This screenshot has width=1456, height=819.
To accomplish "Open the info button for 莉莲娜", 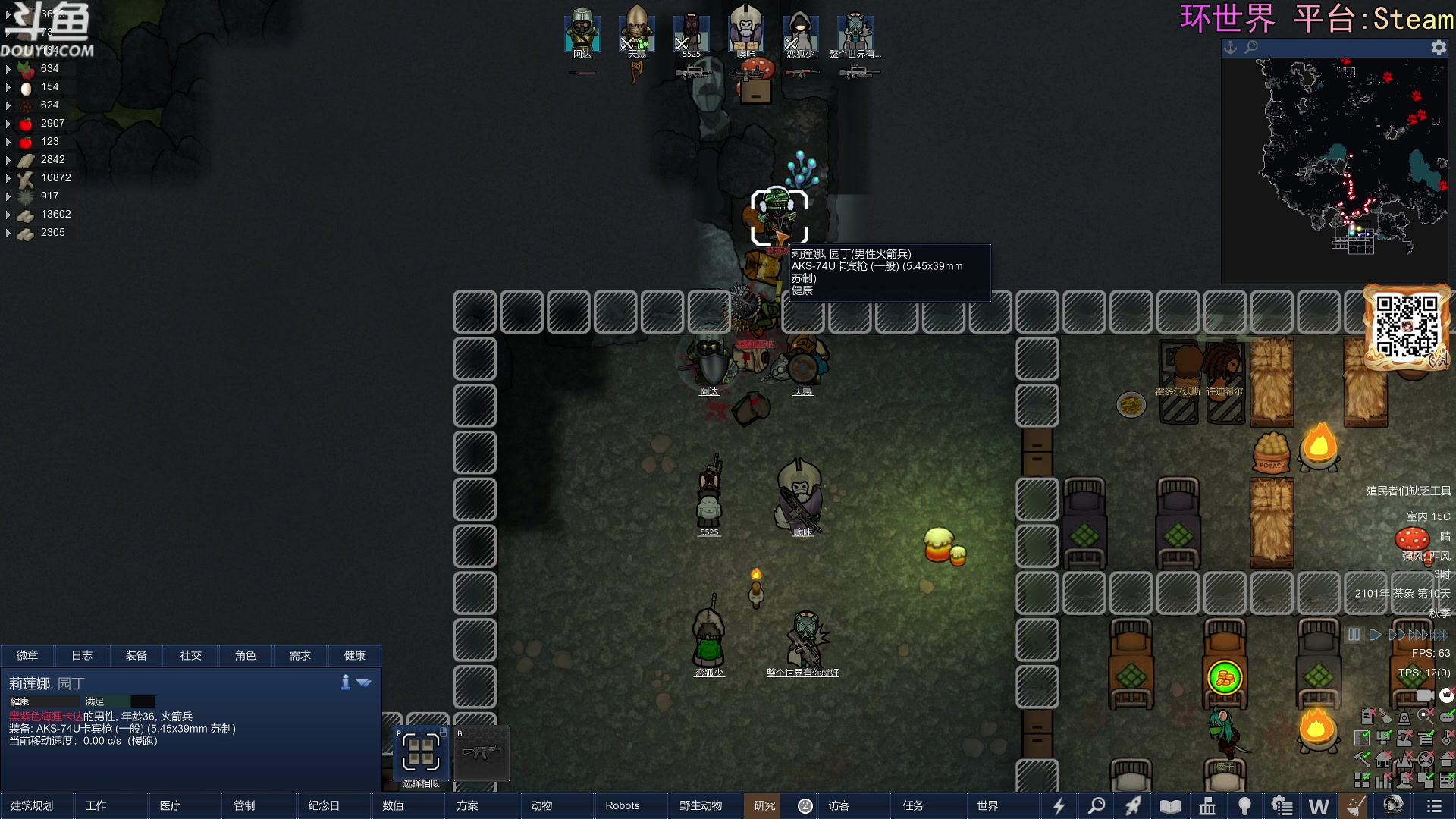I will click(x=346, y=682).
